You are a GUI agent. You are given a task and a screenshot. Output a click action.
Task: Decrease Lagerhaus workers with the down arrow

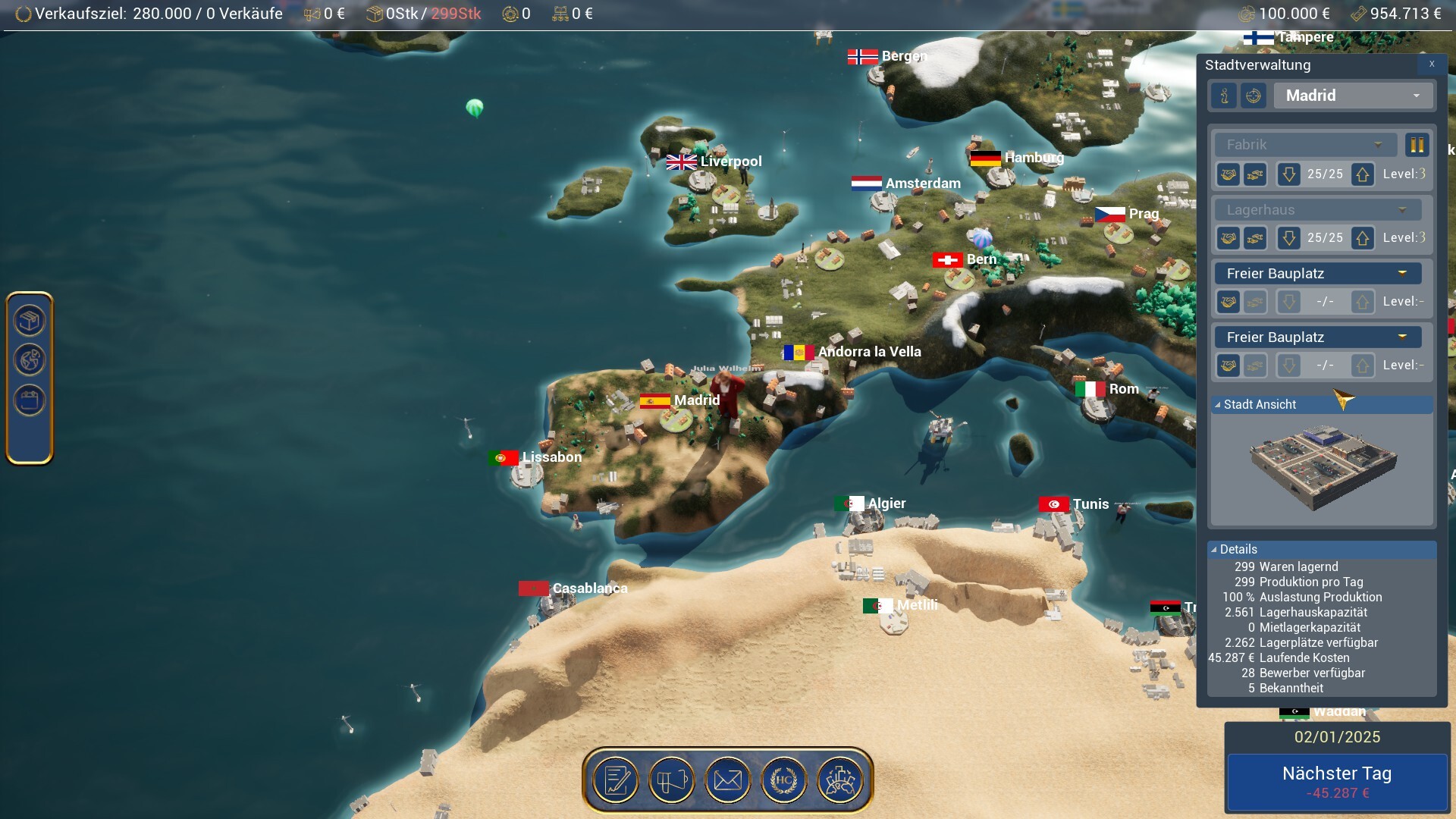point(1288,238)
